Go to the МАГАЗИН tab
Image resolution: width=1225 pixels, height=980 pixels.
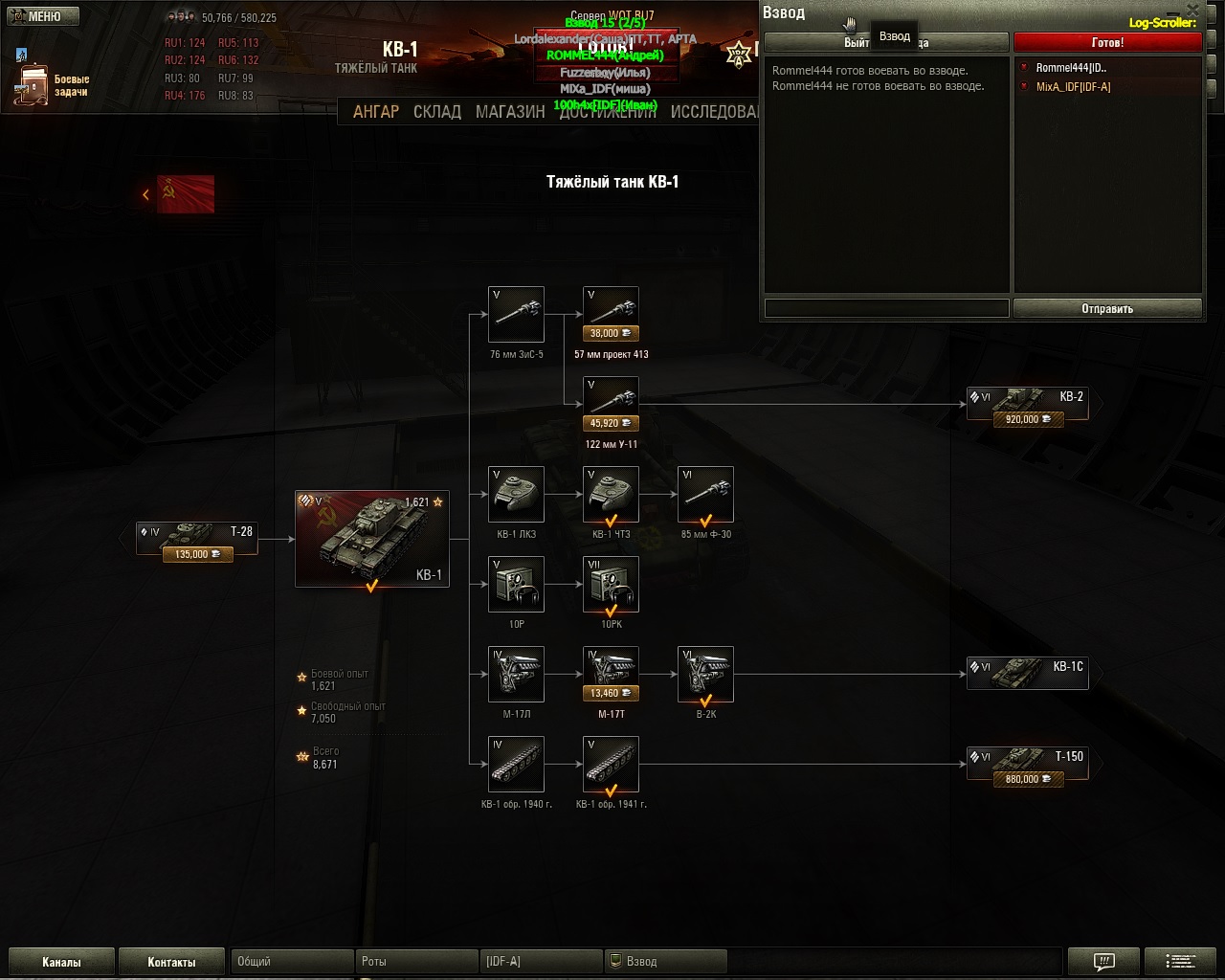510,112
